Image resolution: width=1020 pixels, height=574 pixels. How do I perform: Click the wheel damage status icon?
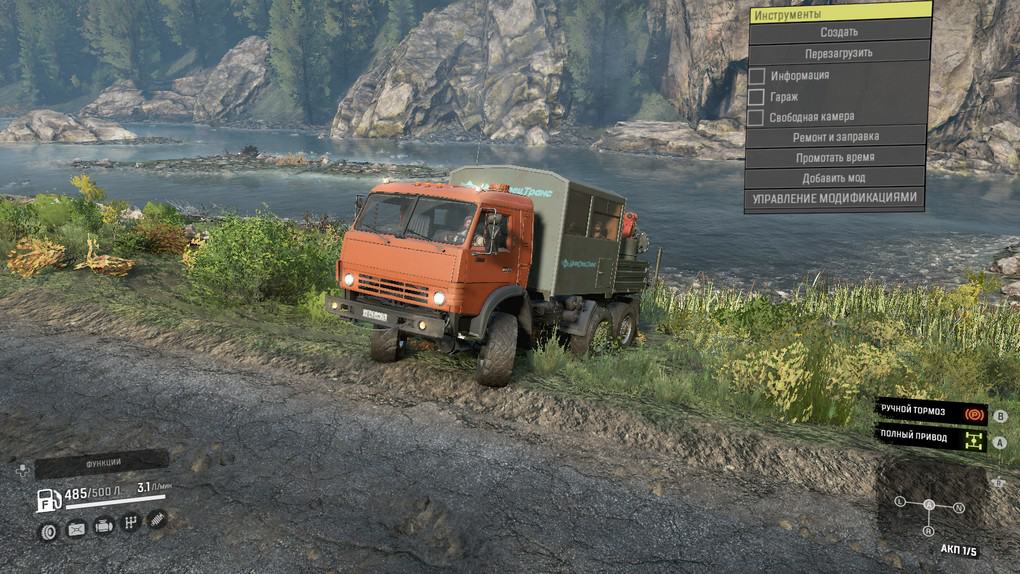click(x=47, y=532)
